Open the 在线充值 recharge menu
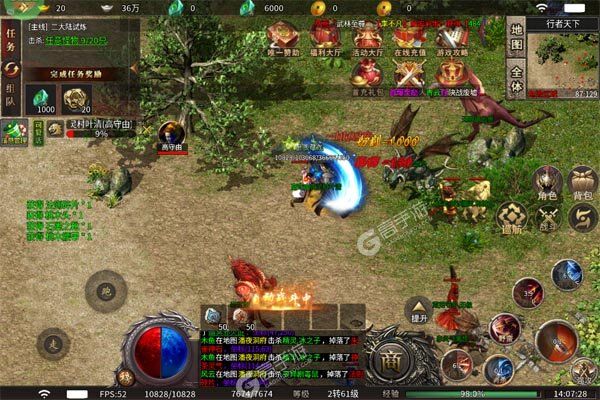Viewport: 600px width, 400px height. tap(408, 38)
